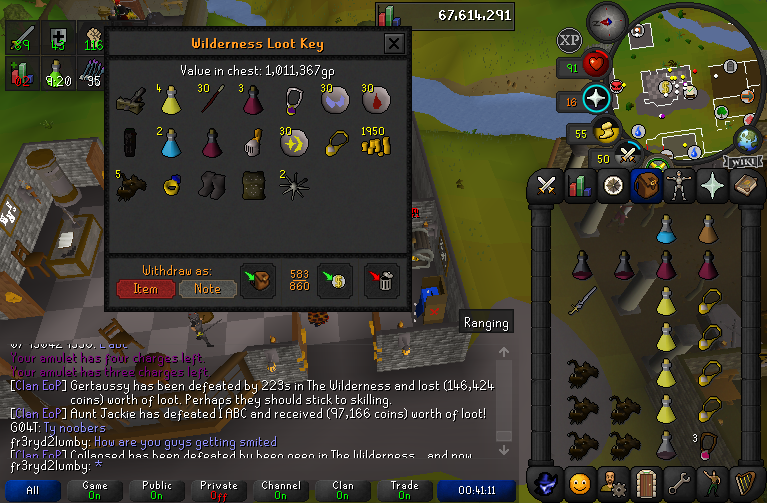Select the blue gem ring in chest
The image size is (767, 503).
(x=171, y=185)
